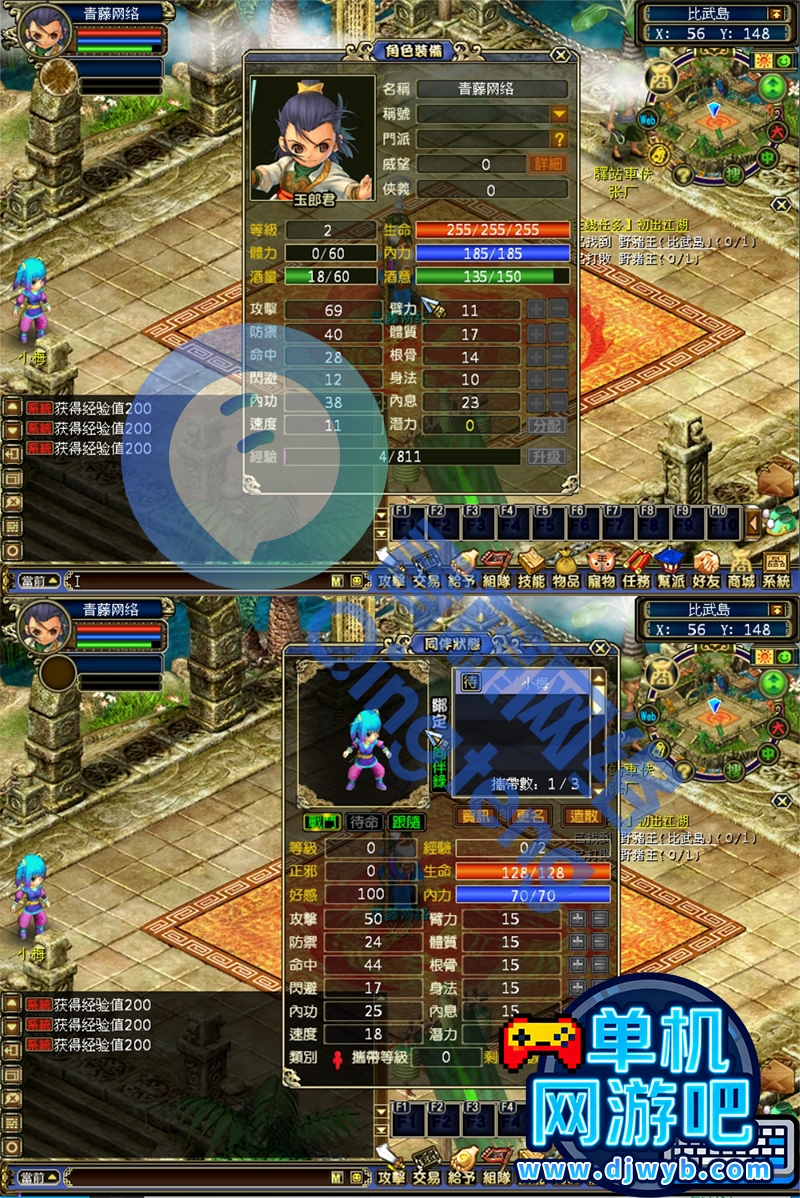Click the 門派 question mark button

pos(559,139)
